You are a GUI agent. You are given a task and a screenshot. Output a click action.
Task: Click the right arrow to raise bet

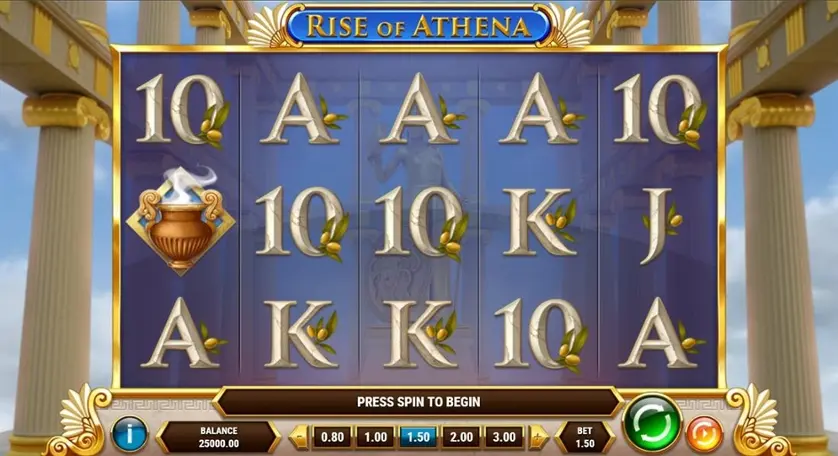[x=538, y=437]
